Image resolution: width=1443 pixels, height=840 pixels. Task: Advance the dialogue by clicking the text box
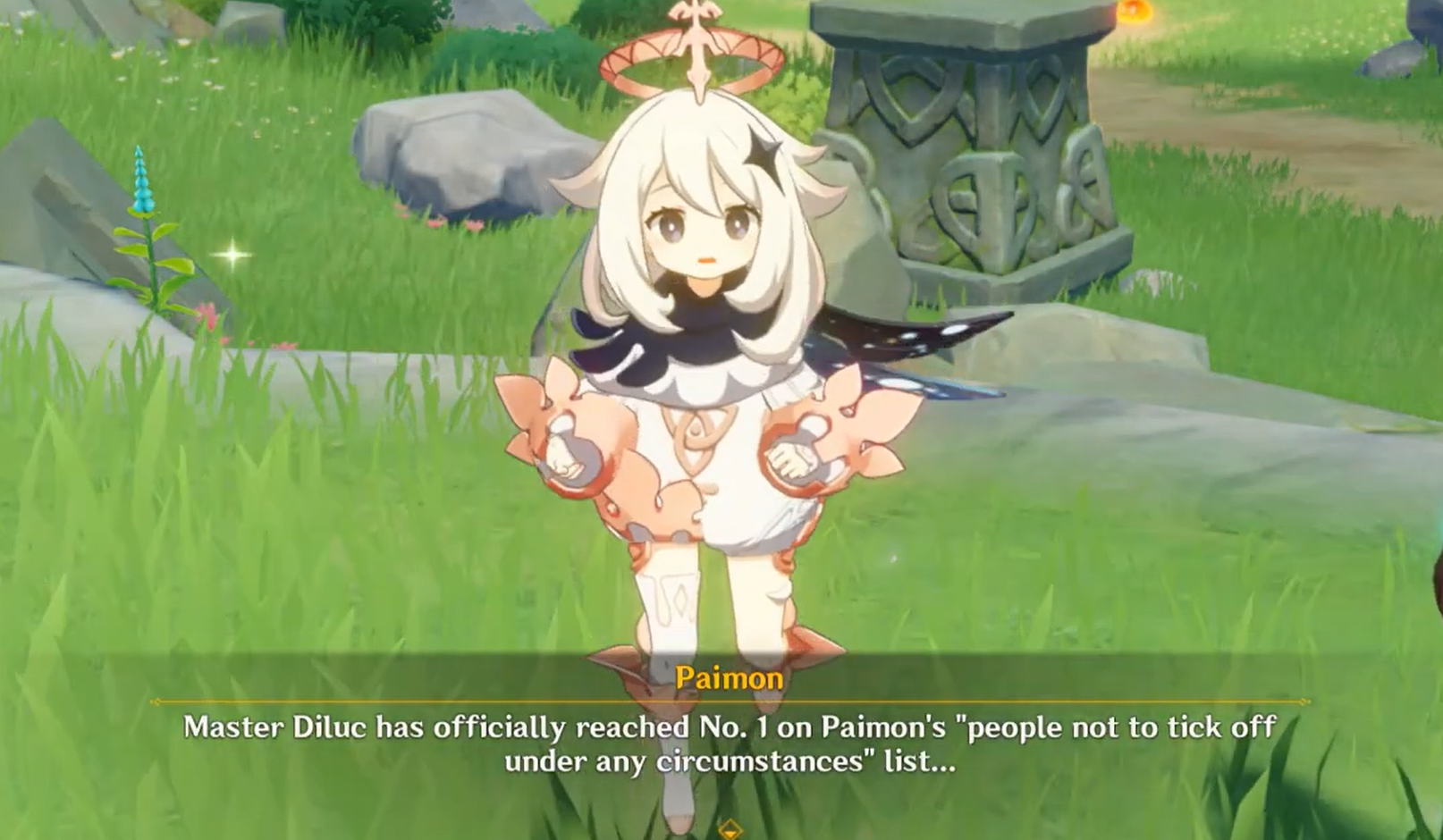[x=726, y=742]
